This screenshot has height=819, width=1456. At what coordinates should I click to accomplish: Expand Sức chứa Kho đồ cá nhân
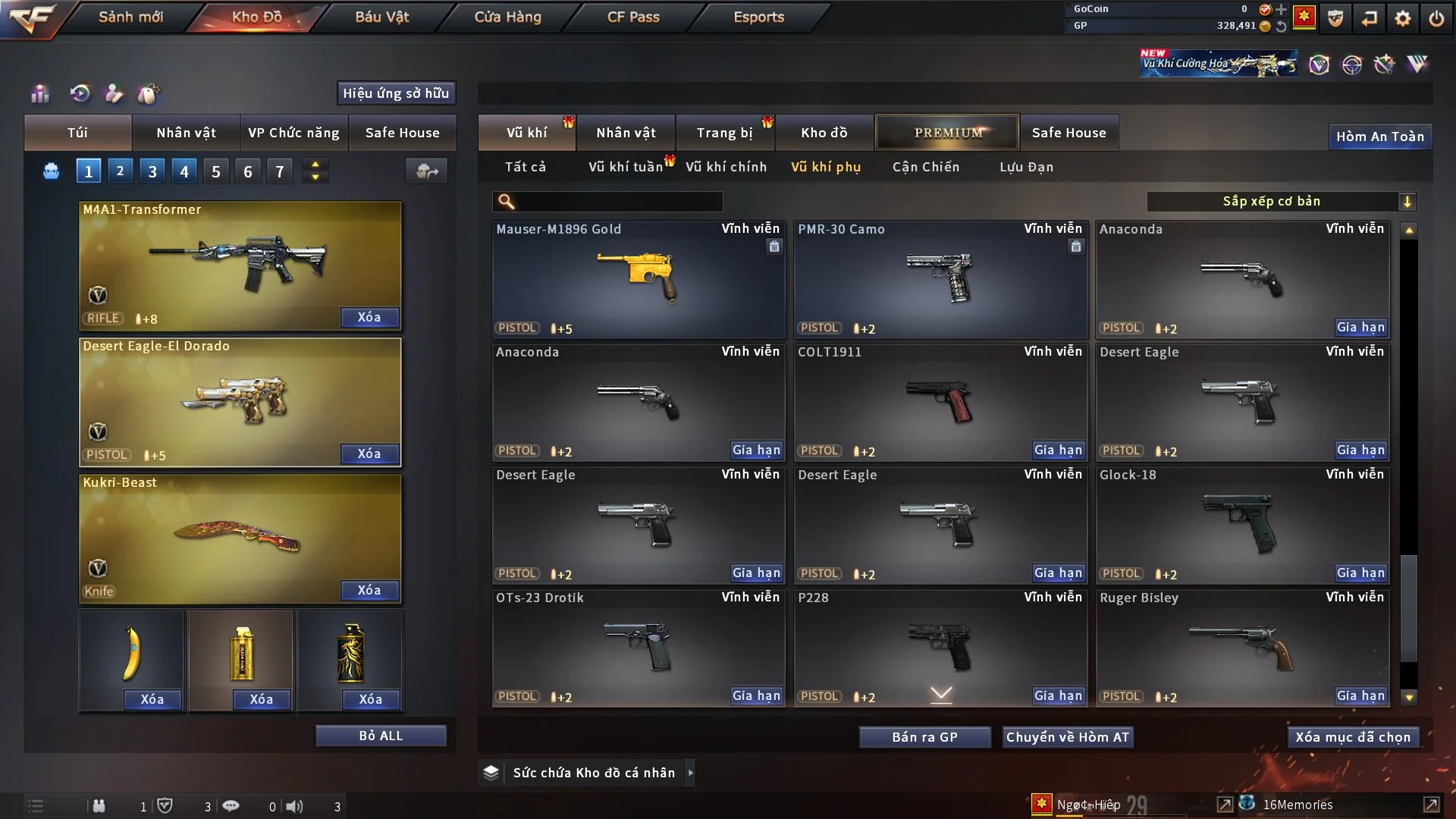coord(690,773)
